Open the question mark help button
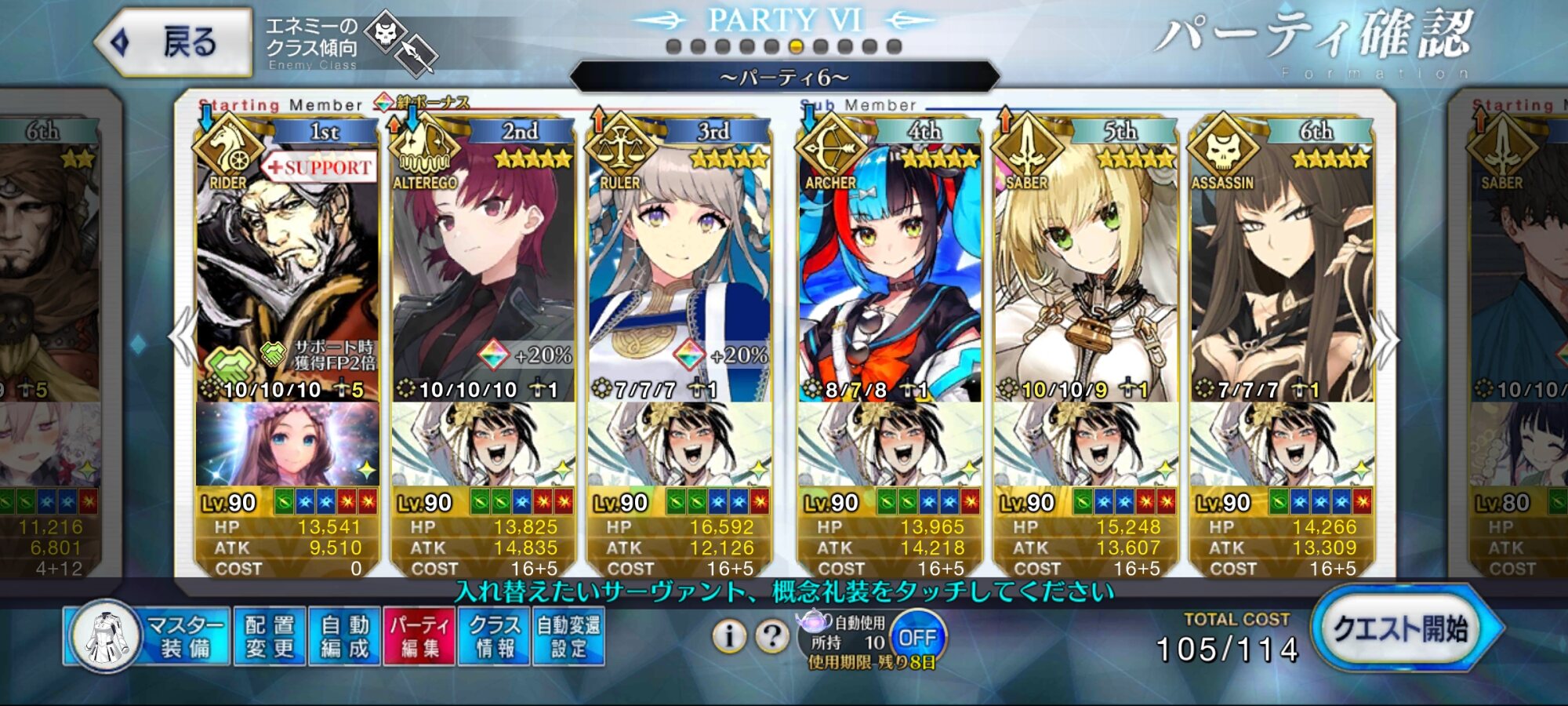Image resolution: width=1568 pixels, height=706 pixels. pos(771,636)
